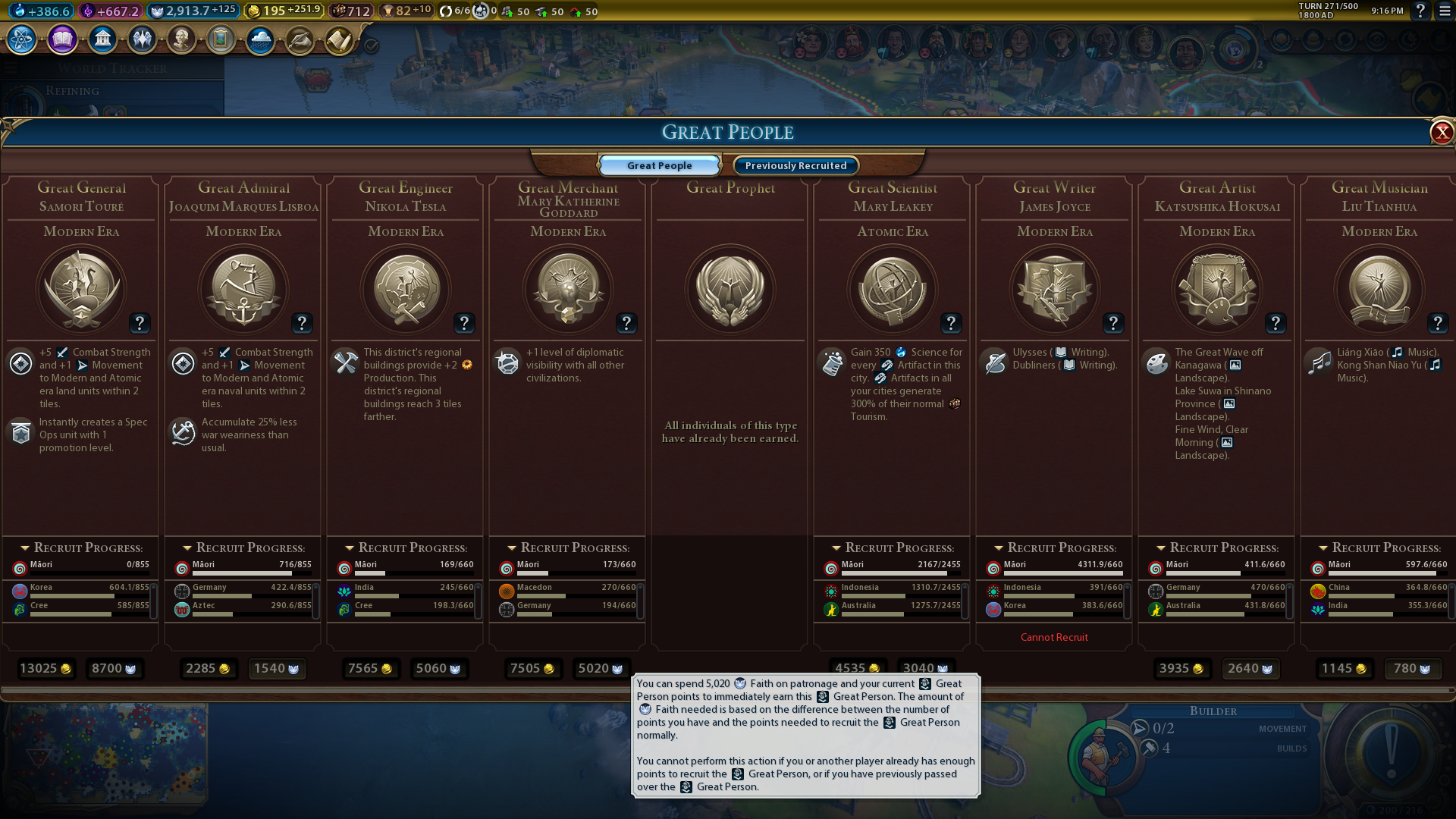Screen dimensions: 1456x819
Task: Select the Great People tab
Action: pos(659,165)
